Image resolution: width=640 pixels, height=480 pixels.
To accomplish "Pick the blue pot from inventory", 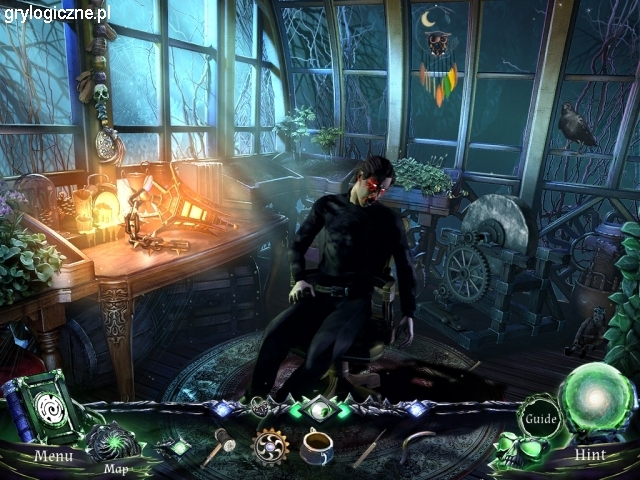I will (x=318, y=446).
